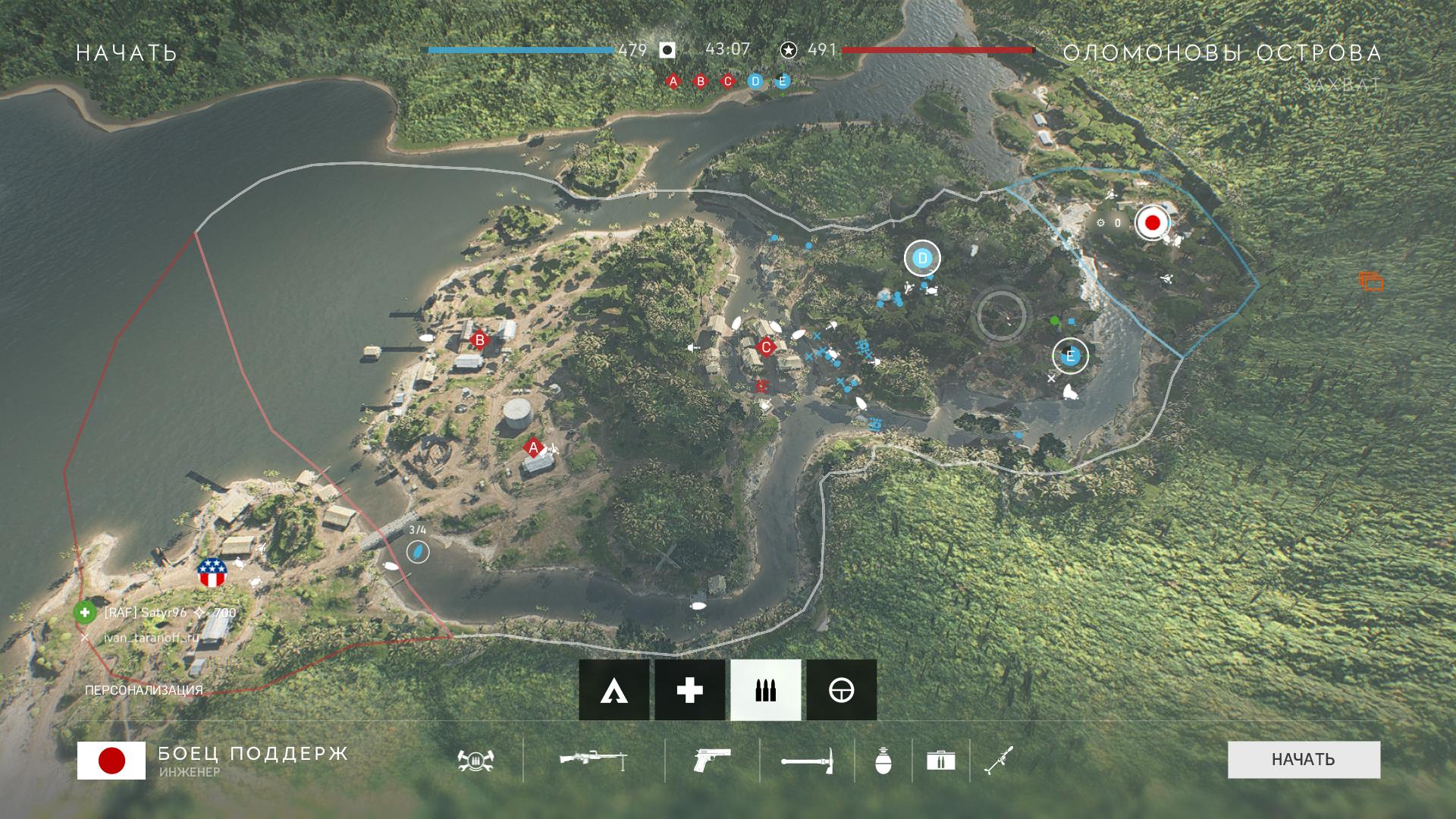Open the grenade slot

click(x=883, y=760)
